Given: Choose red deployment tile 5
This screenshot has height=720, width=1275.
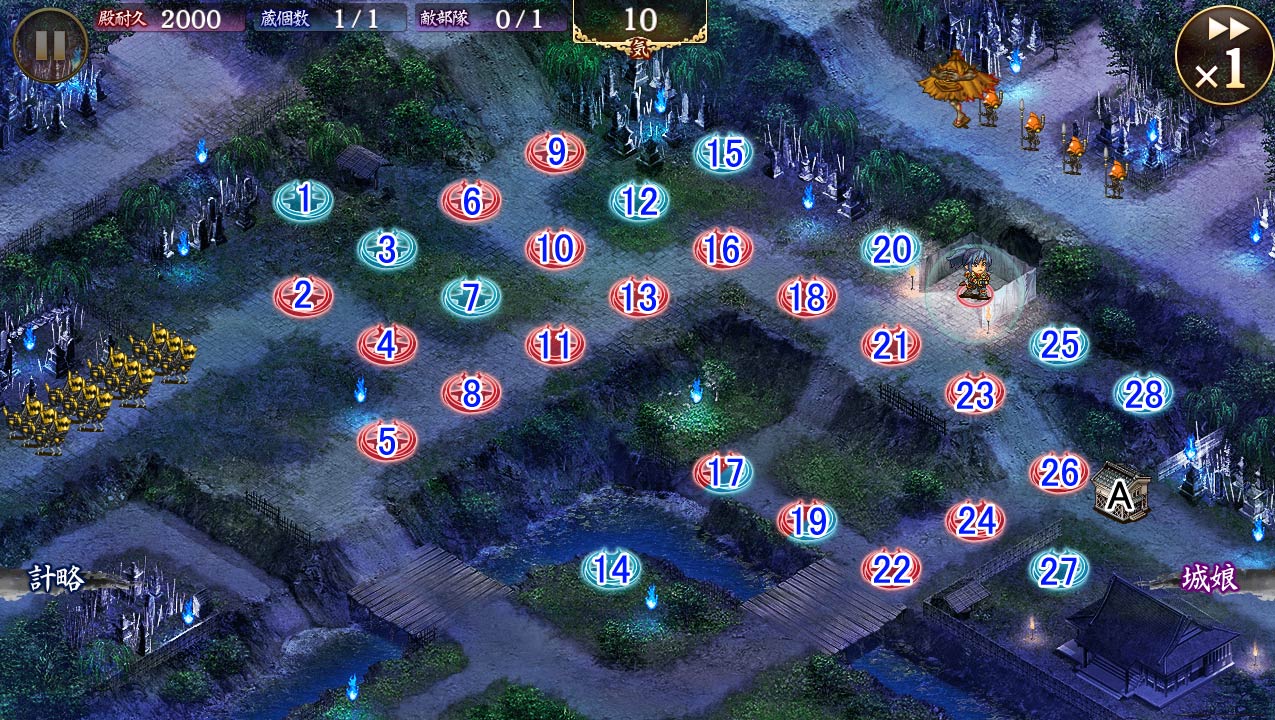Looking at the screenshot, I should 387,440.
